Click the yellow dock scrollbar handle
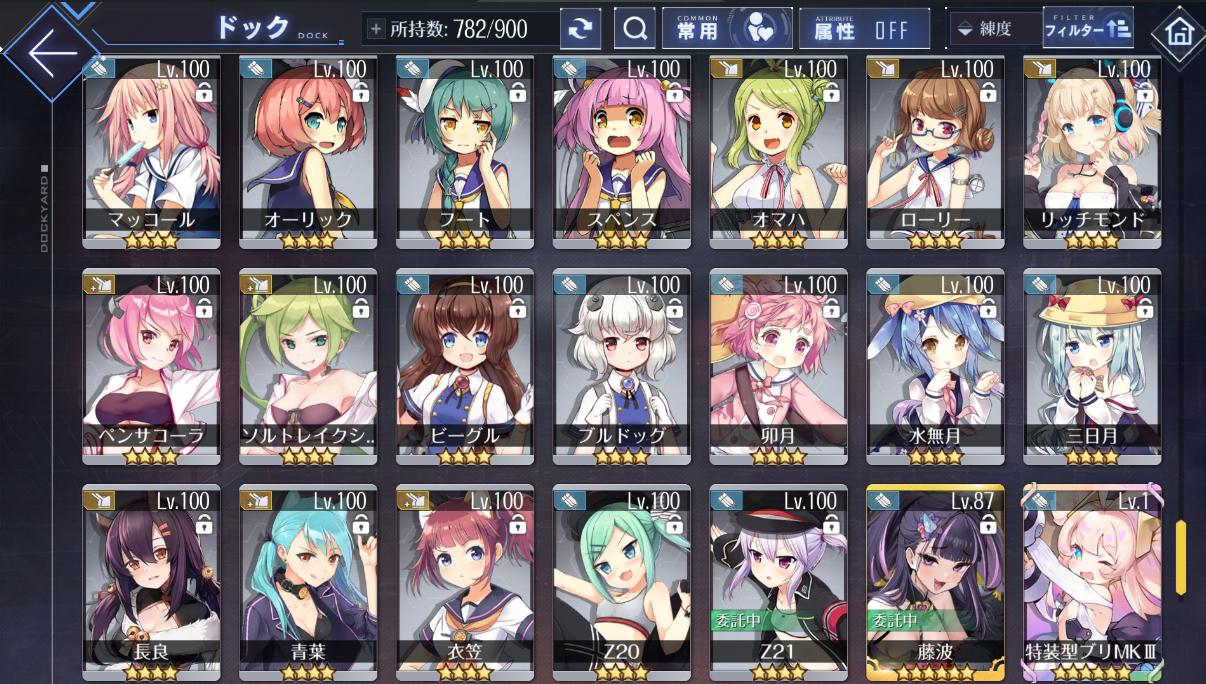1206x684 pixels. (x=1181, y=556)
